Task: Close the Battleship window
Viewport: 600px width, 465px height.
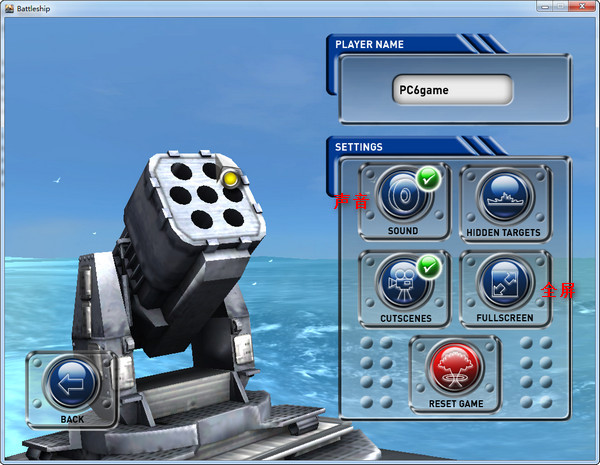Action: click(x=581, y=8)
